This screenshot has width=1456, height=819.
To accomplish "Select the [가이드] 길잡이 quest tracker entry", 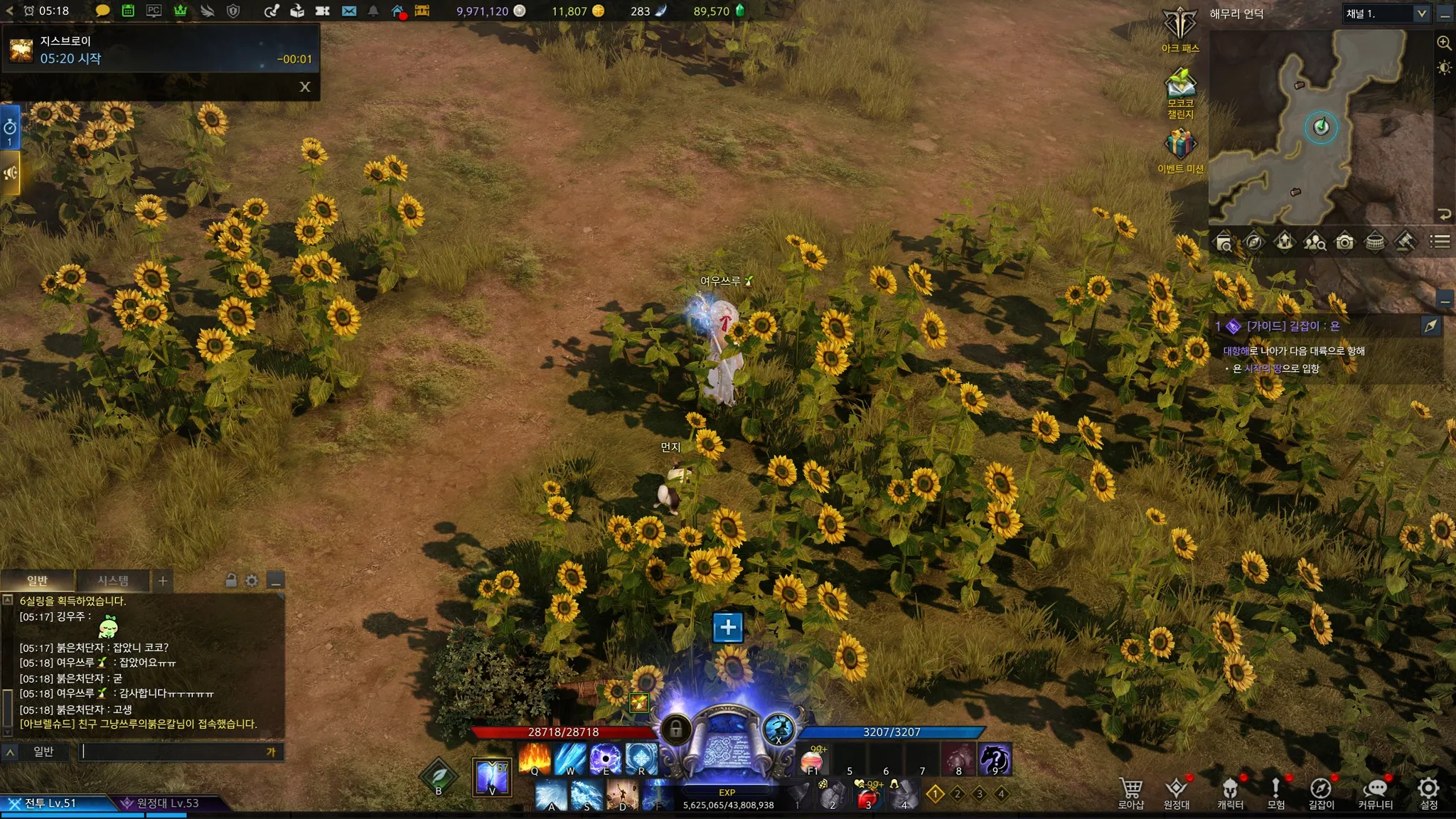I will [1292, 326].
